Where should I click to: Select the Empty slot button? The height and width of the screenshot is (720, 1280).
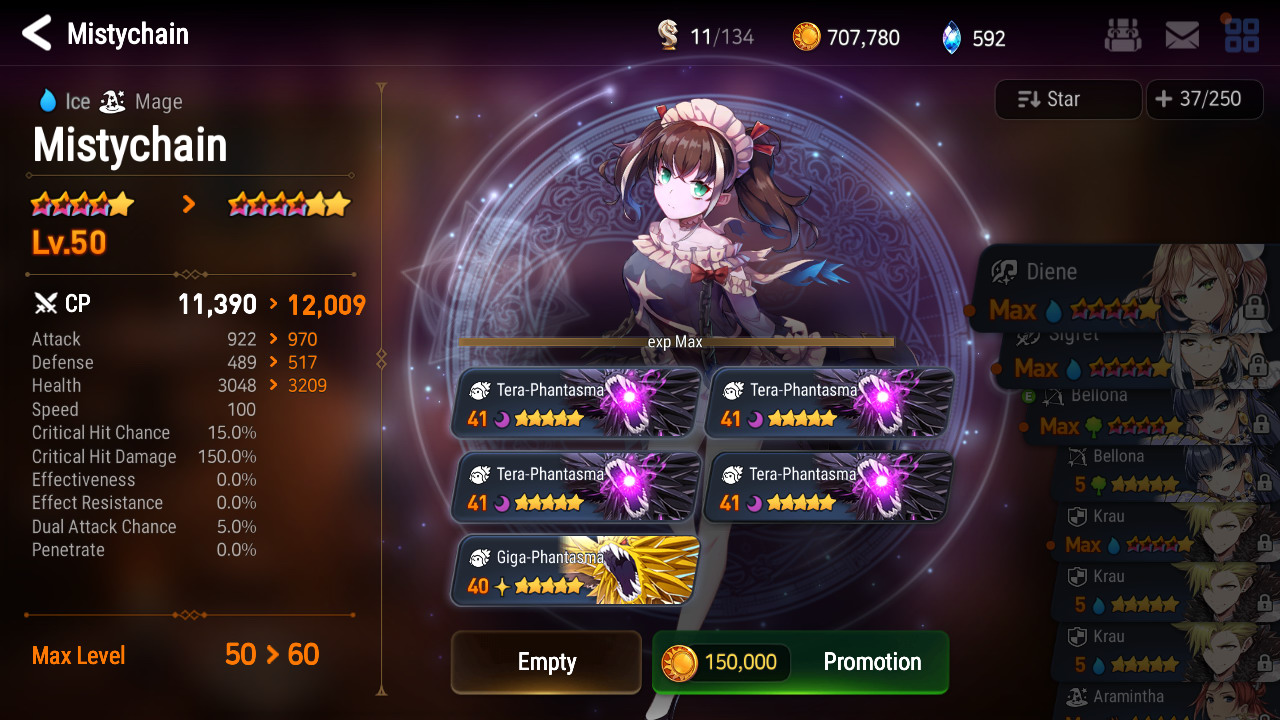[546, 662]
